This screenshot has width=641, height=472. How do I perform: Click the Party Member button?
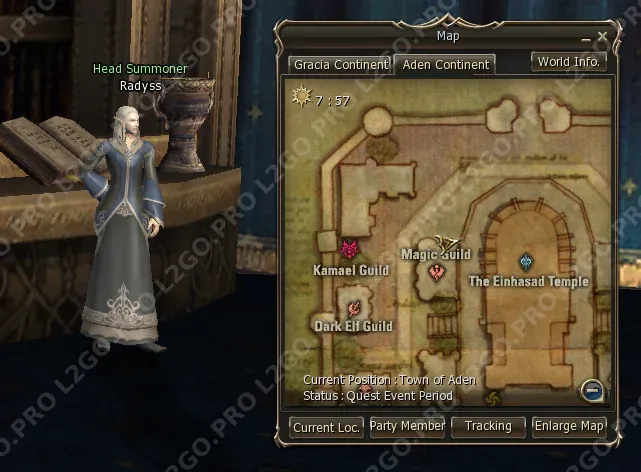pyautogui.click(x=407, y=427)
